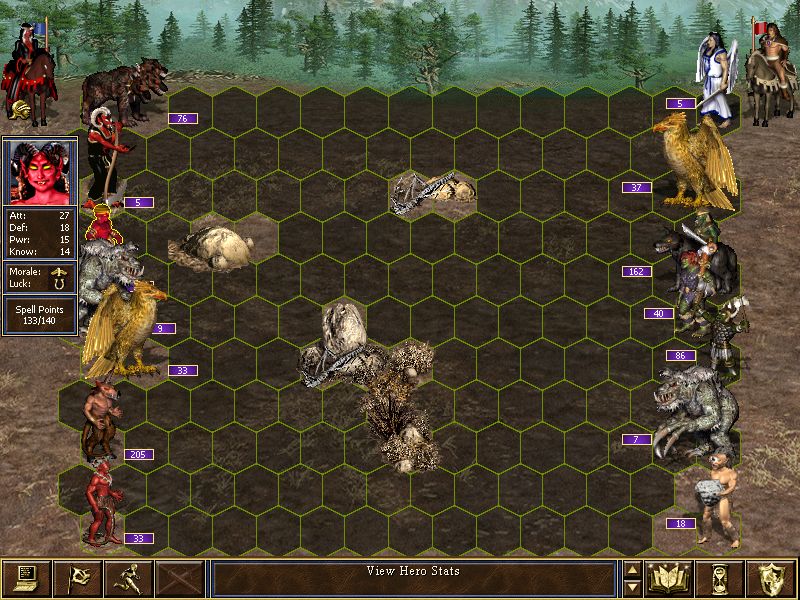Click the surrender flag button
Screen dimensions: 800x600
tap(78, 577)
